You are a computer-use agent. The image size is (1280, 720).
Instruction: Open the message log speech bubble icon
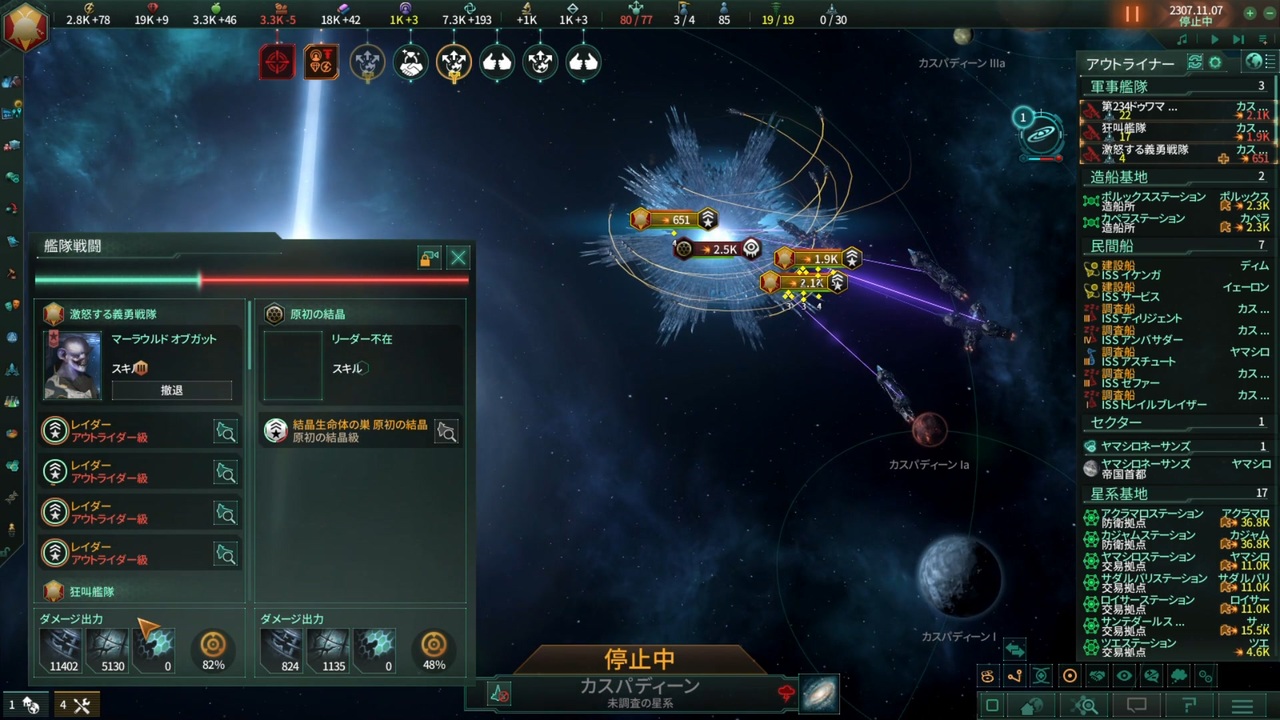(1137, 706)
